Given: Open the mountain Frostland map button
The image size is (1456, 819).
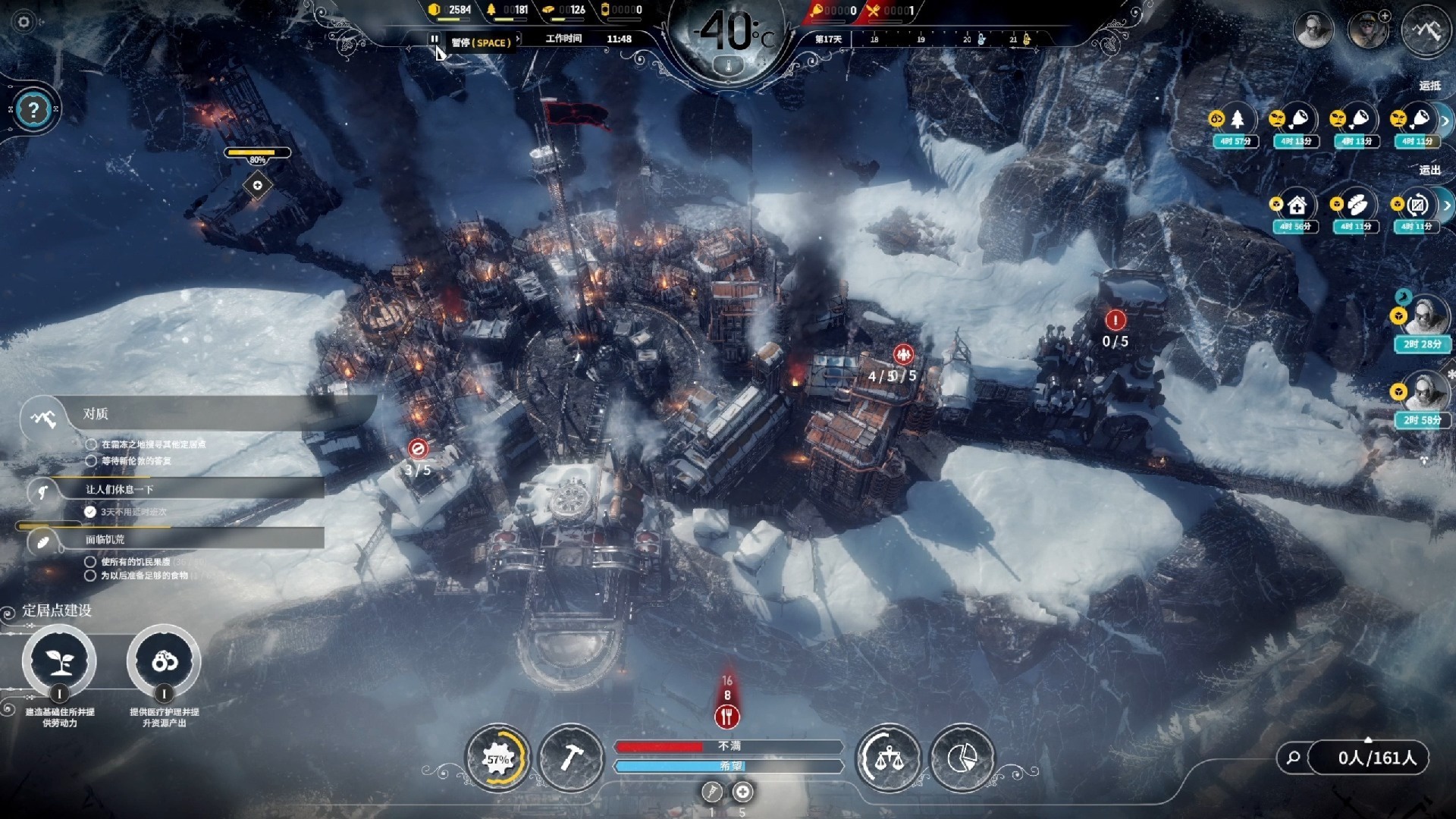Looking at the screenshot, I should (x=1426, y=30).
